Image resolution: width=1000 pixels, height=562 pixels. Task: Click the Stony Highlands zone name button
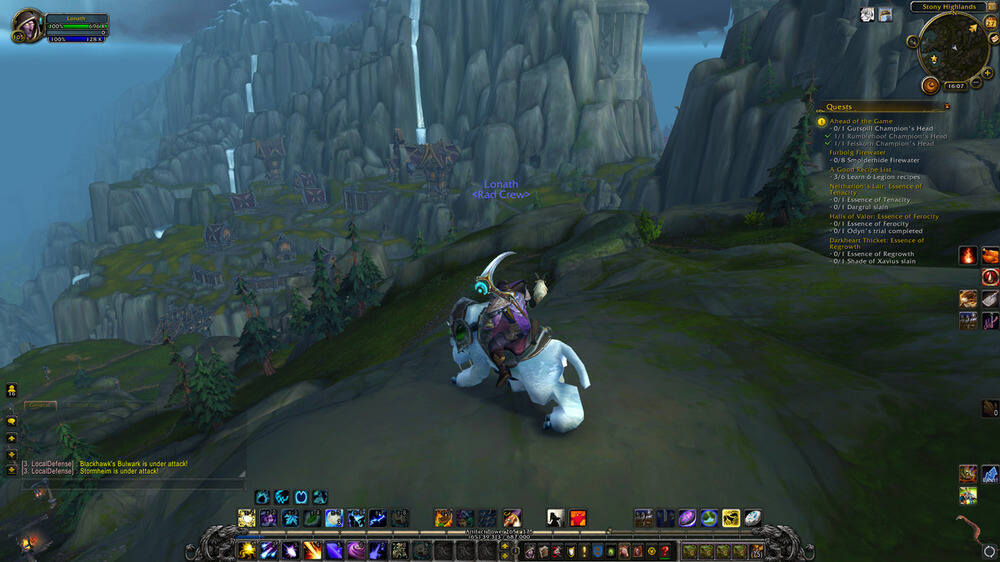coord(947,7)
